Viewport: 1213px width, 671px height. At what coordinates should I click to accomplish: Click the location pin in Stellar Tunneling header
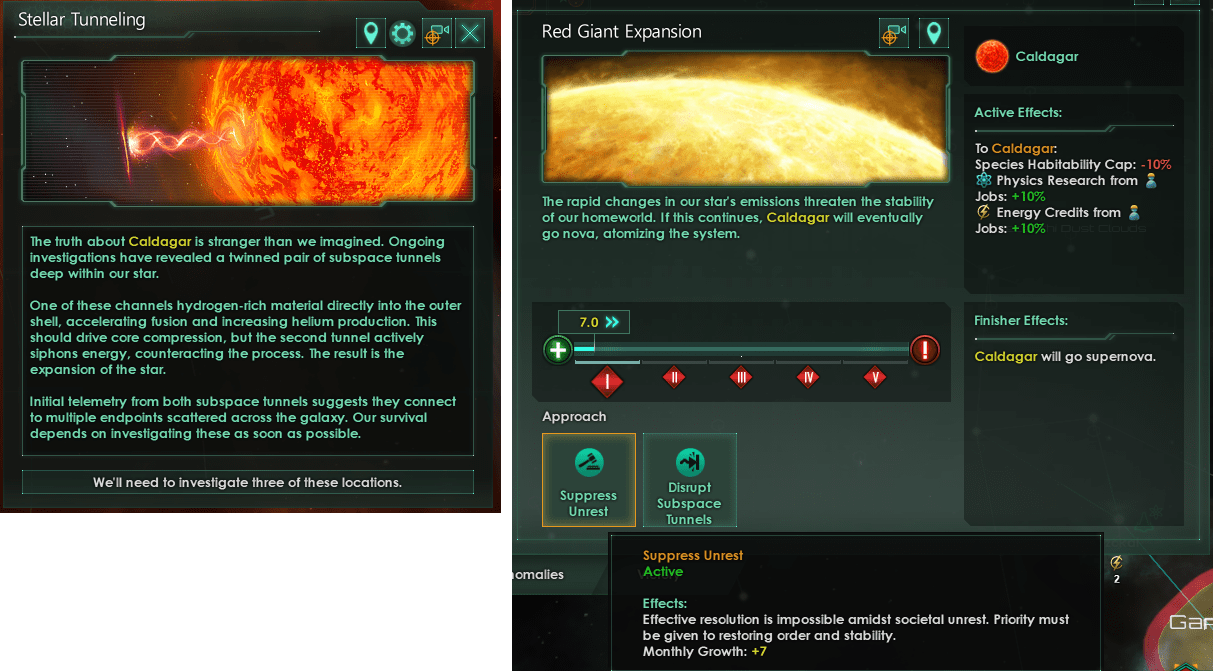click(371, 34)
